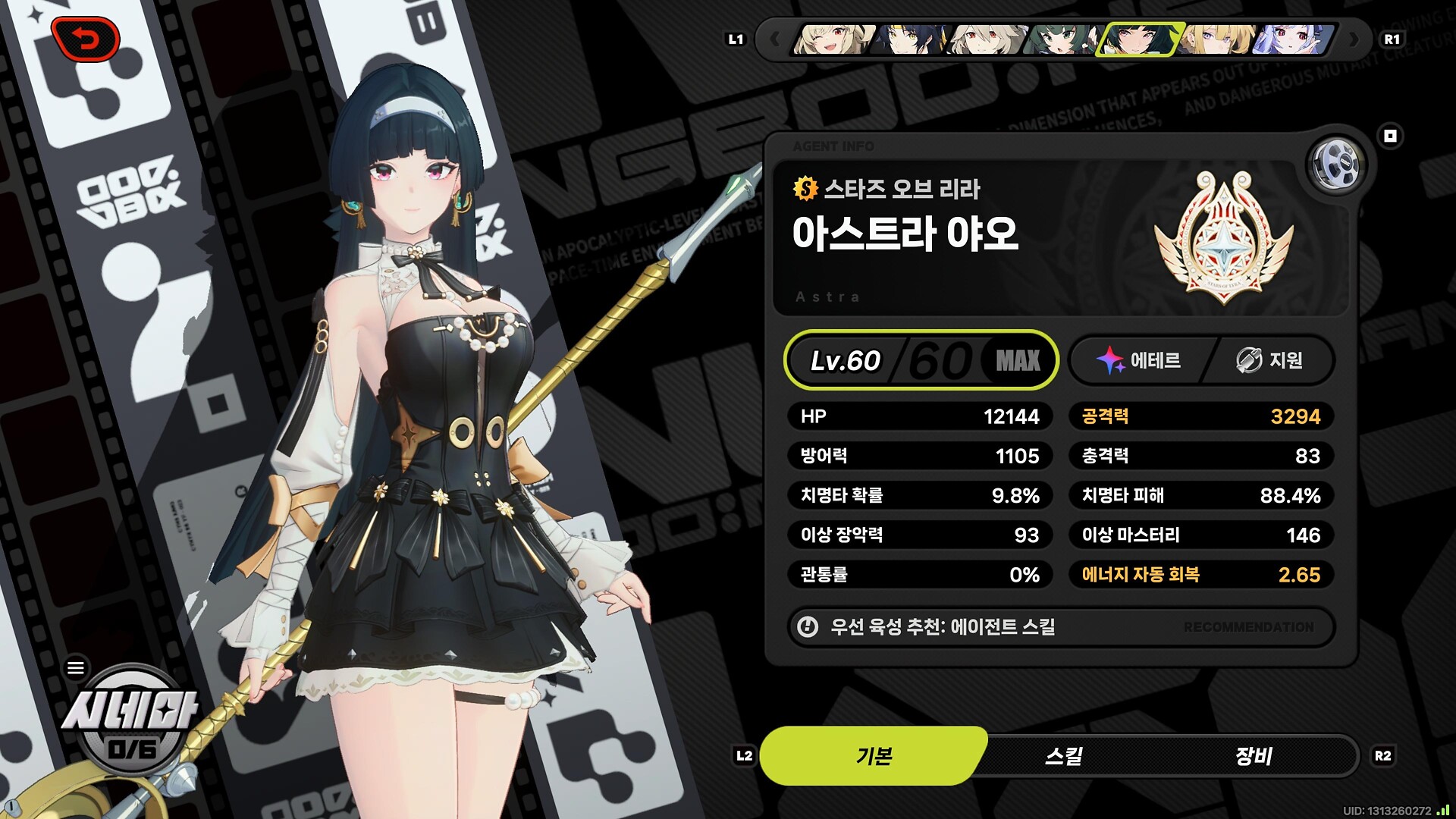Screen dimensions: 1456x819
Task: Select the lavender-haired agent portrait
Action: [1294, 39]
